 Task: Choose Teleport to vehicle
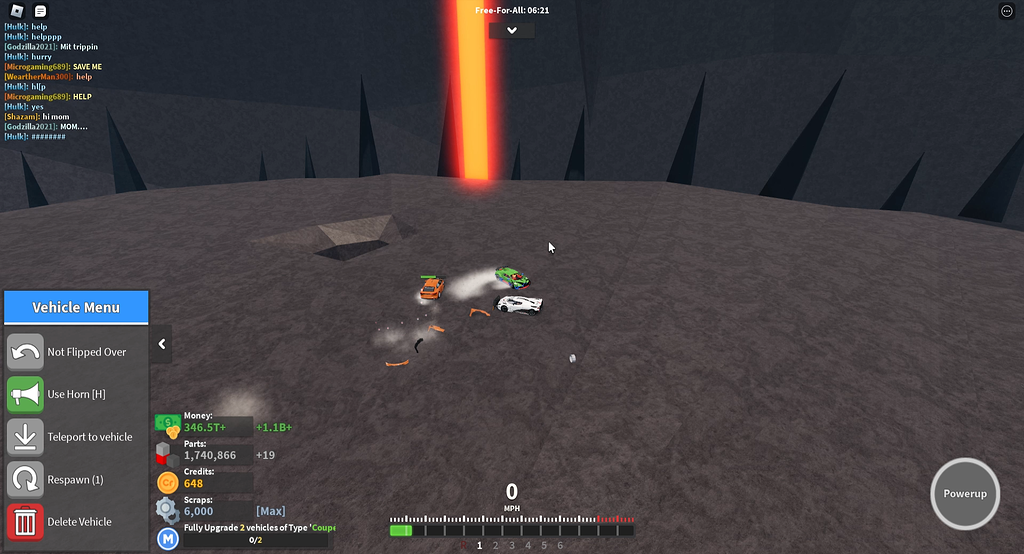click(x=26, y=437)
